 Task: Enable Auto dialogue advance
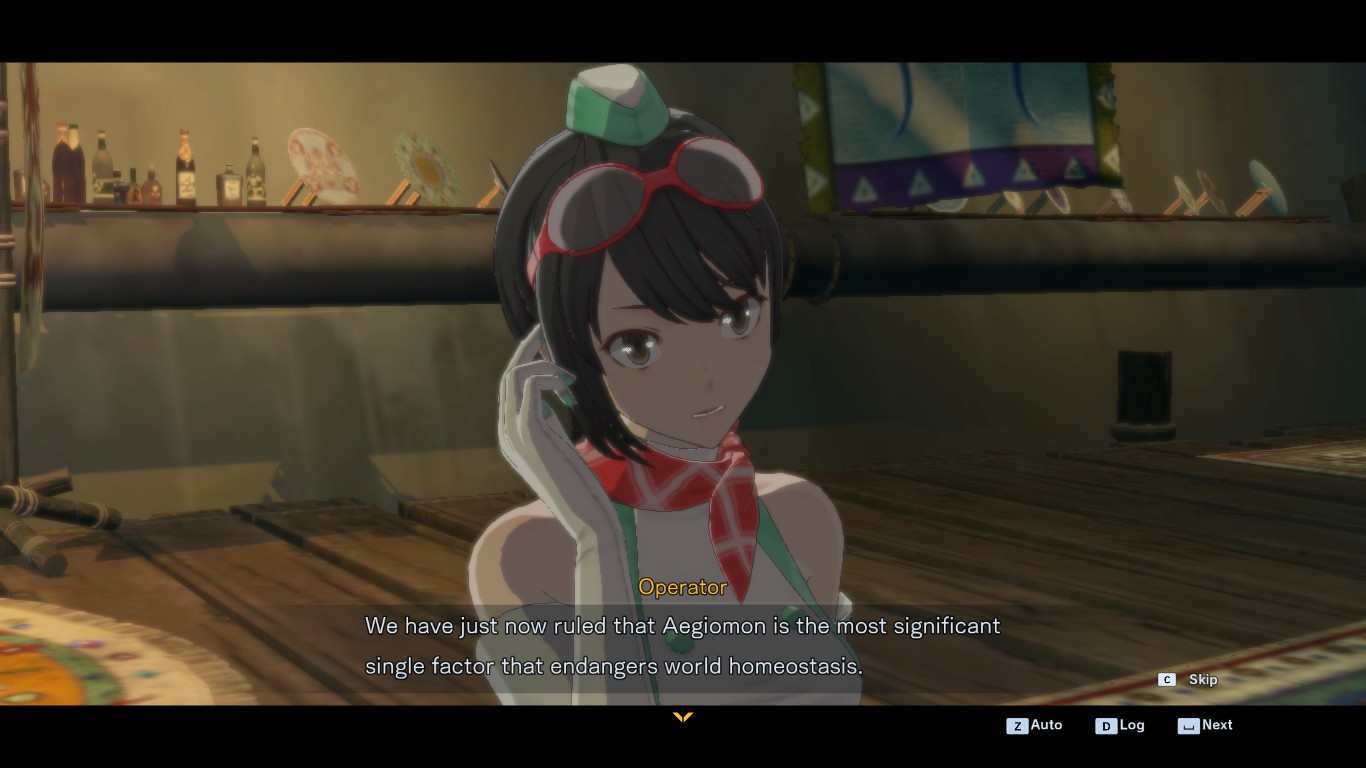tap(1035, 725)
